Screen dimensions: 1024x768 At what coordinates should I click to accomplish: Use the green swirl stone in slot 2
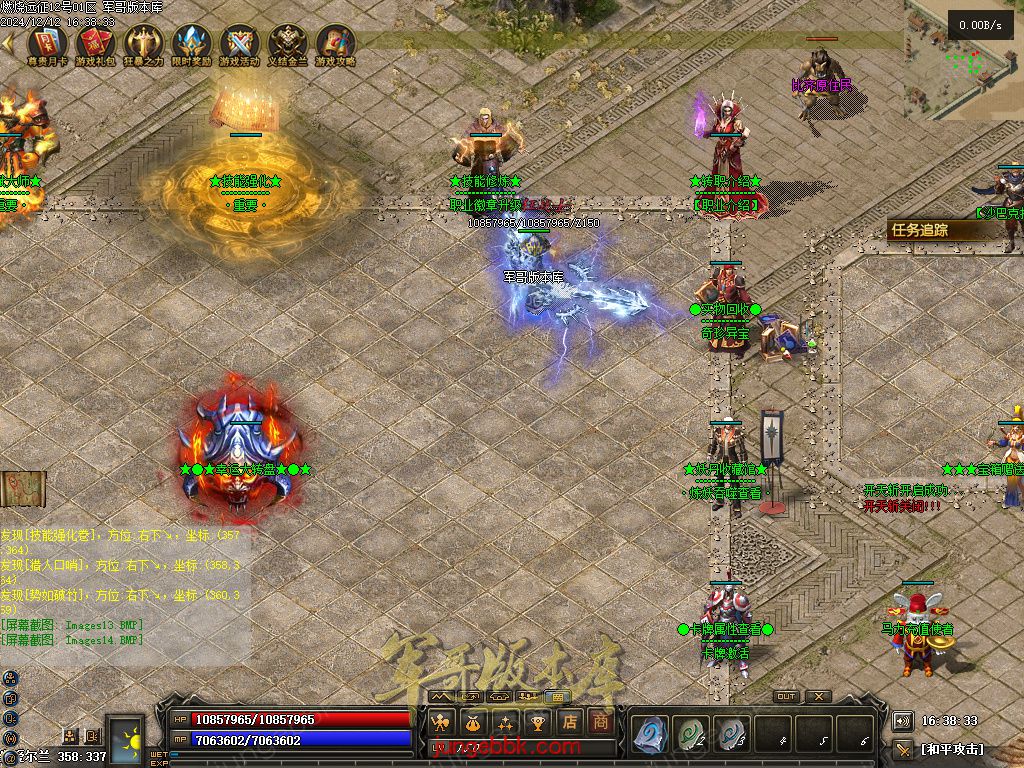click(690, 735)
